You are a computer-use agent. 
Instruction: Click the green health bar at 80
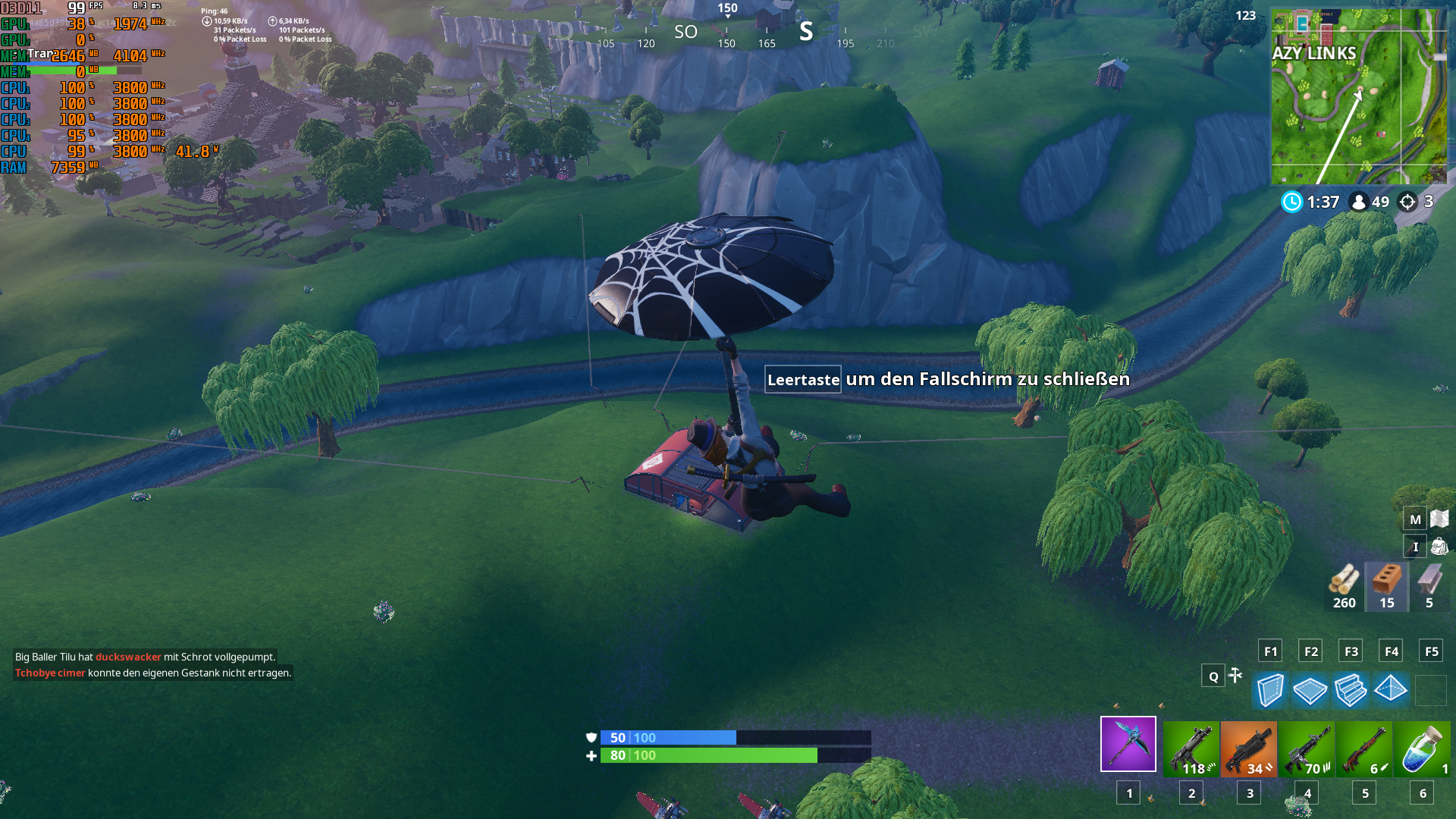[705, 755]
